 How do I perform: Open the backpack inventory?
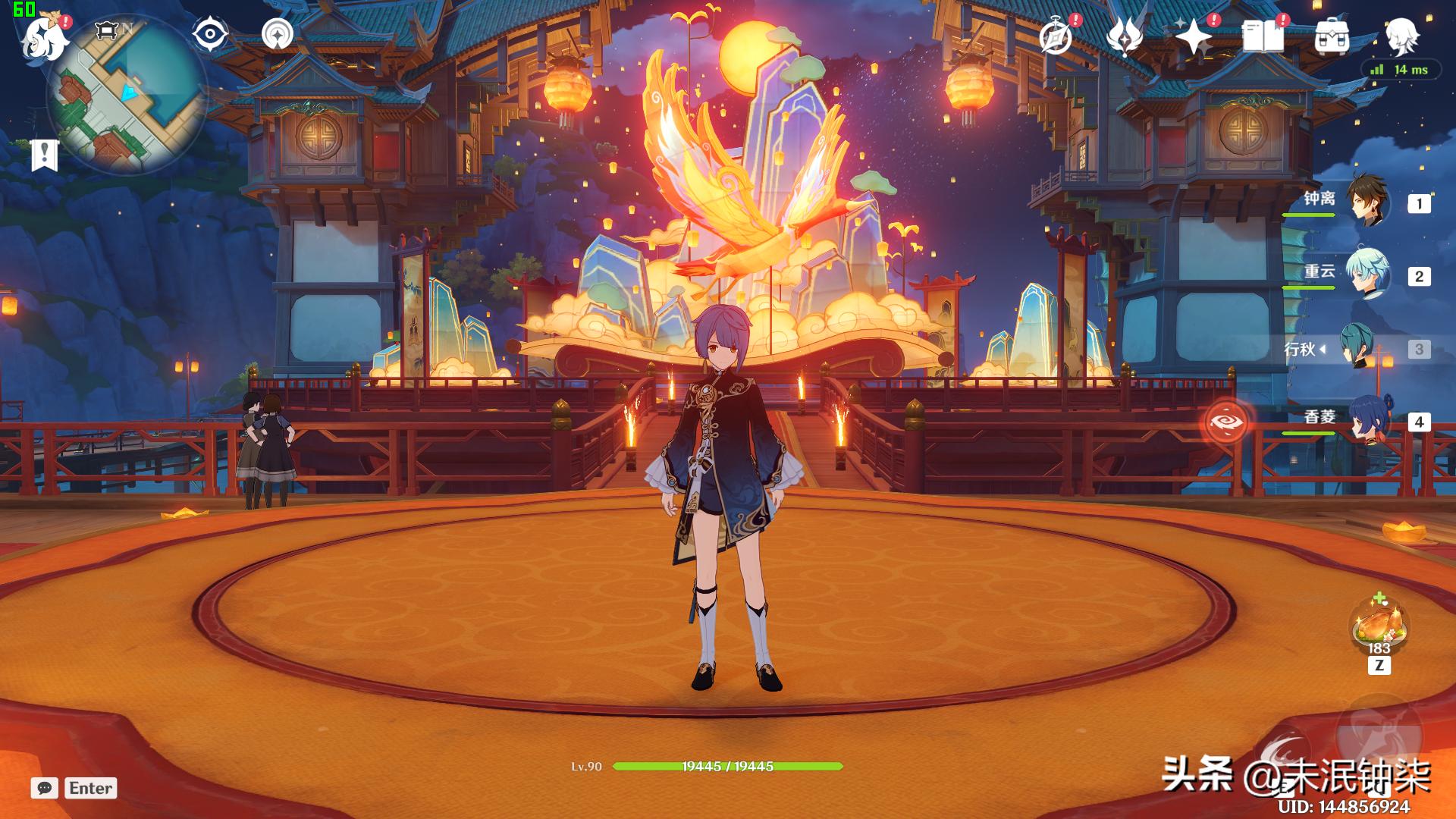tap(1332, 36)
